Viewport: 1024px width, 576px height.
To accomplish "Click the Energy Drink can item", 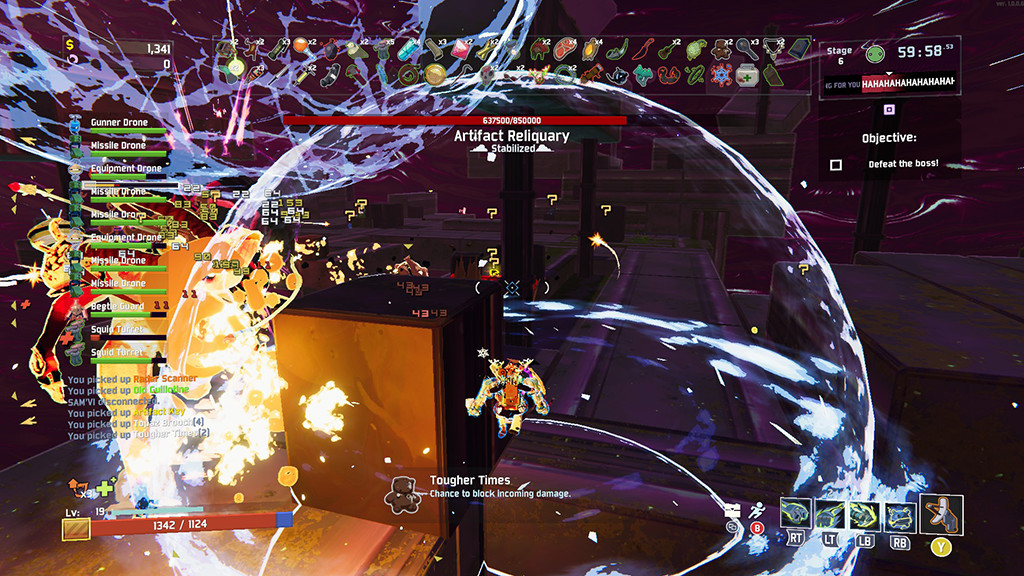I will [406, 49].
